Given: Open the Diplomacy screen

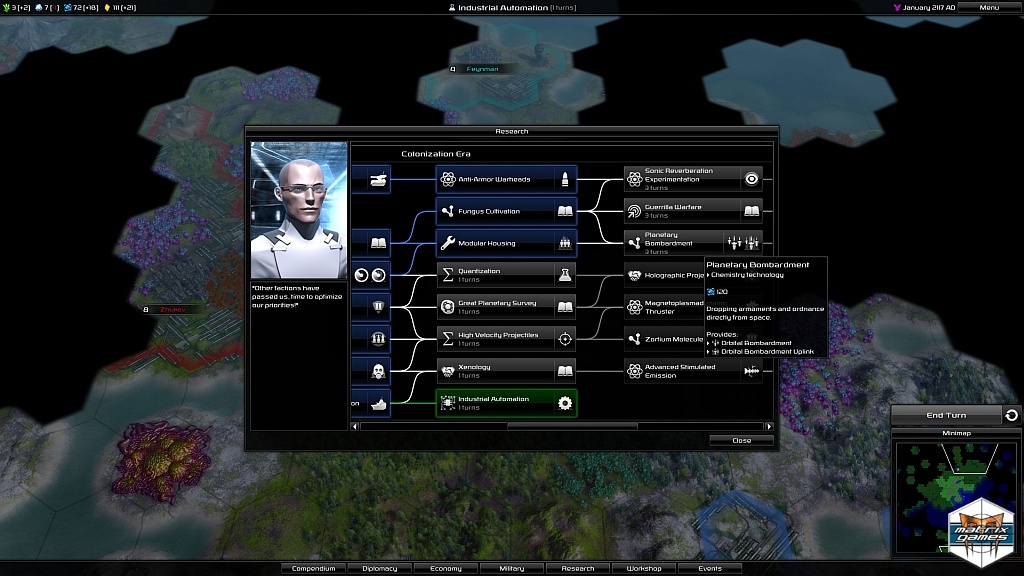Looking at the screenshot, I should (380, 568).
